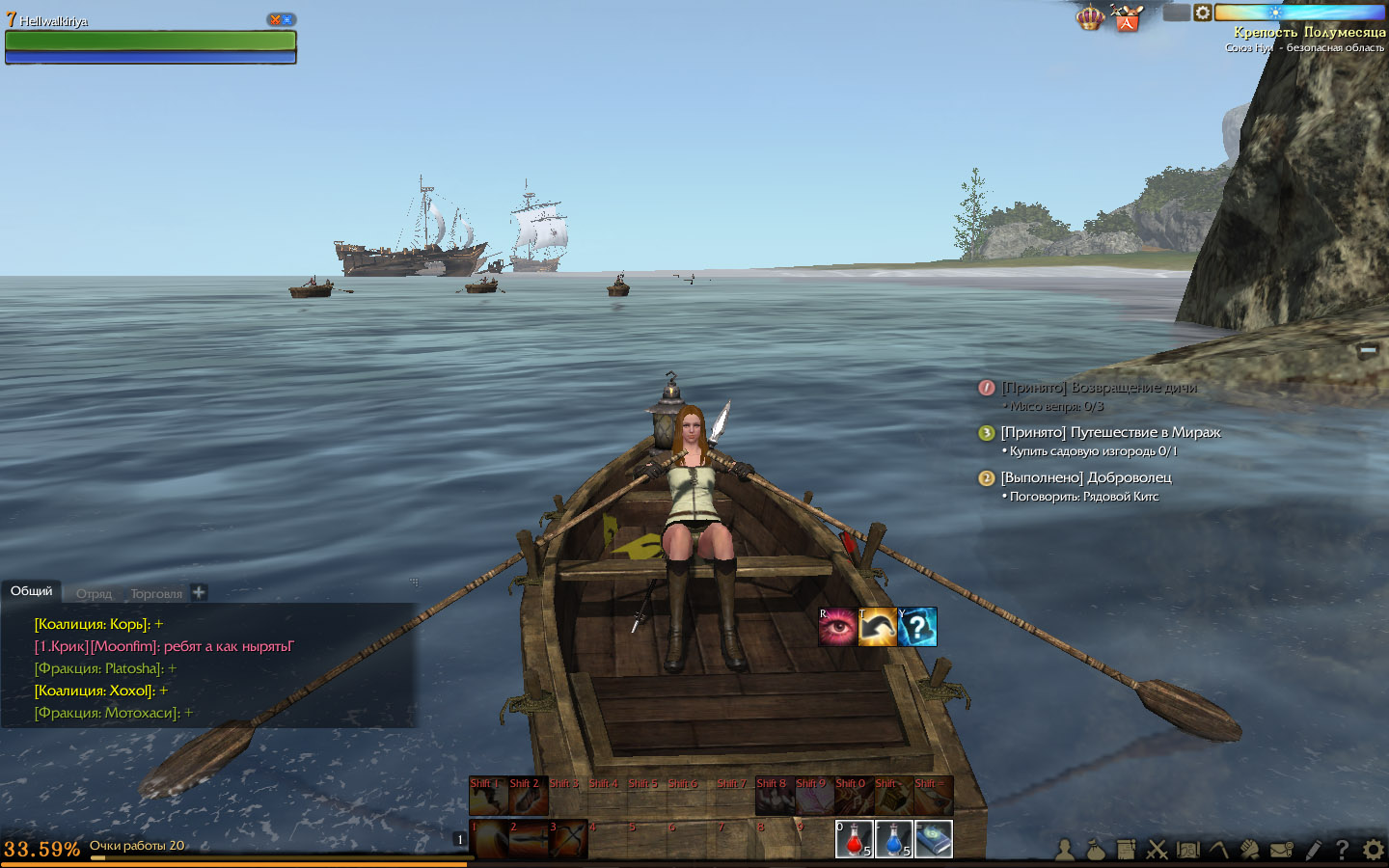Open the gear settings beside the daylight bar
Image resolution: width=1389 pixels, height=868 pixels.
pyautogui.click(x=1203, y=13)
